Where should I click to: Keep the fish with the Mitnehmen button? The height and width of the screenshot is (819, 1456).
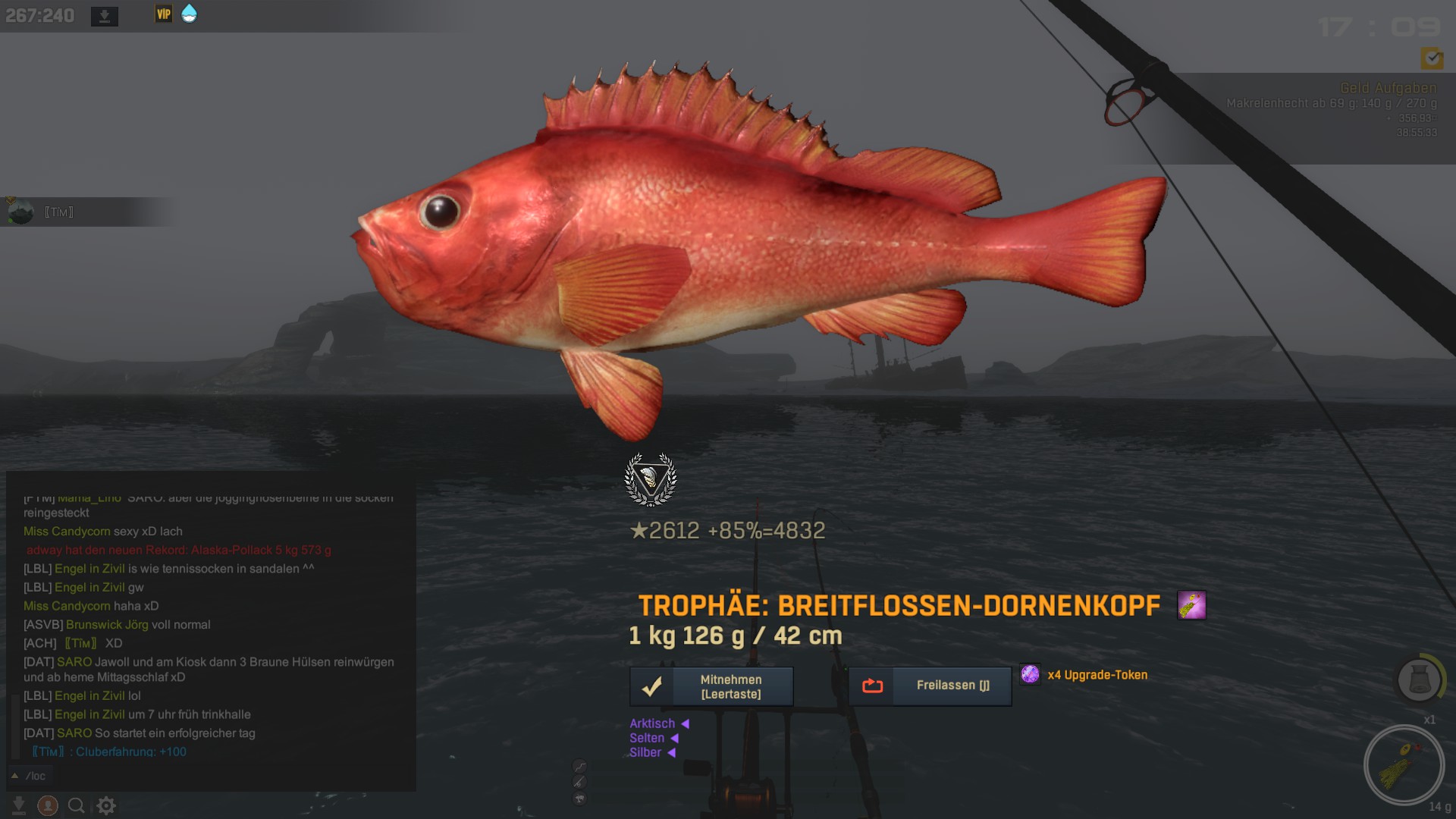[711, 686]
